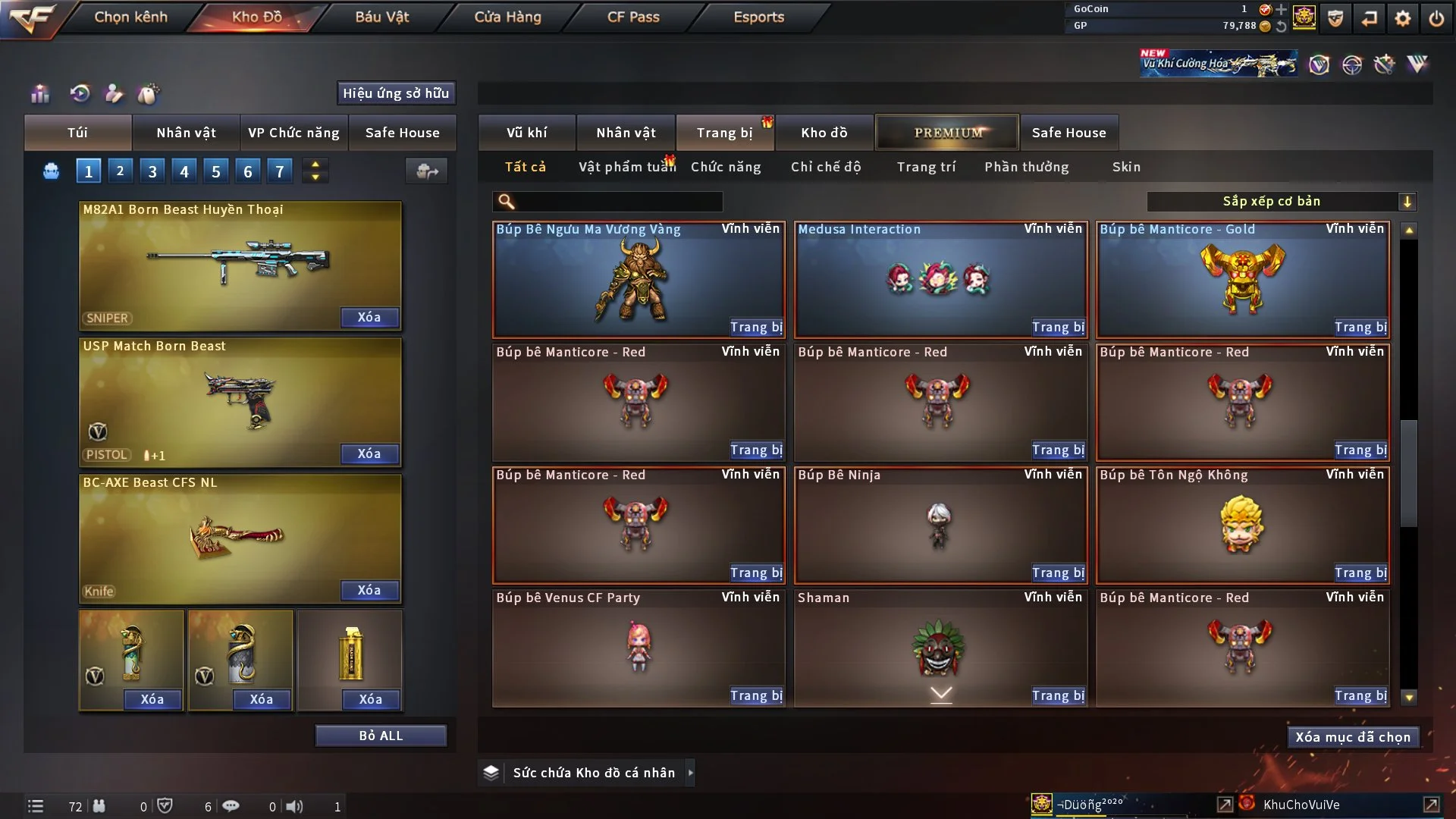Open the CF Pass menu
Screen dimensions: 1456x819
click(633, 17)
